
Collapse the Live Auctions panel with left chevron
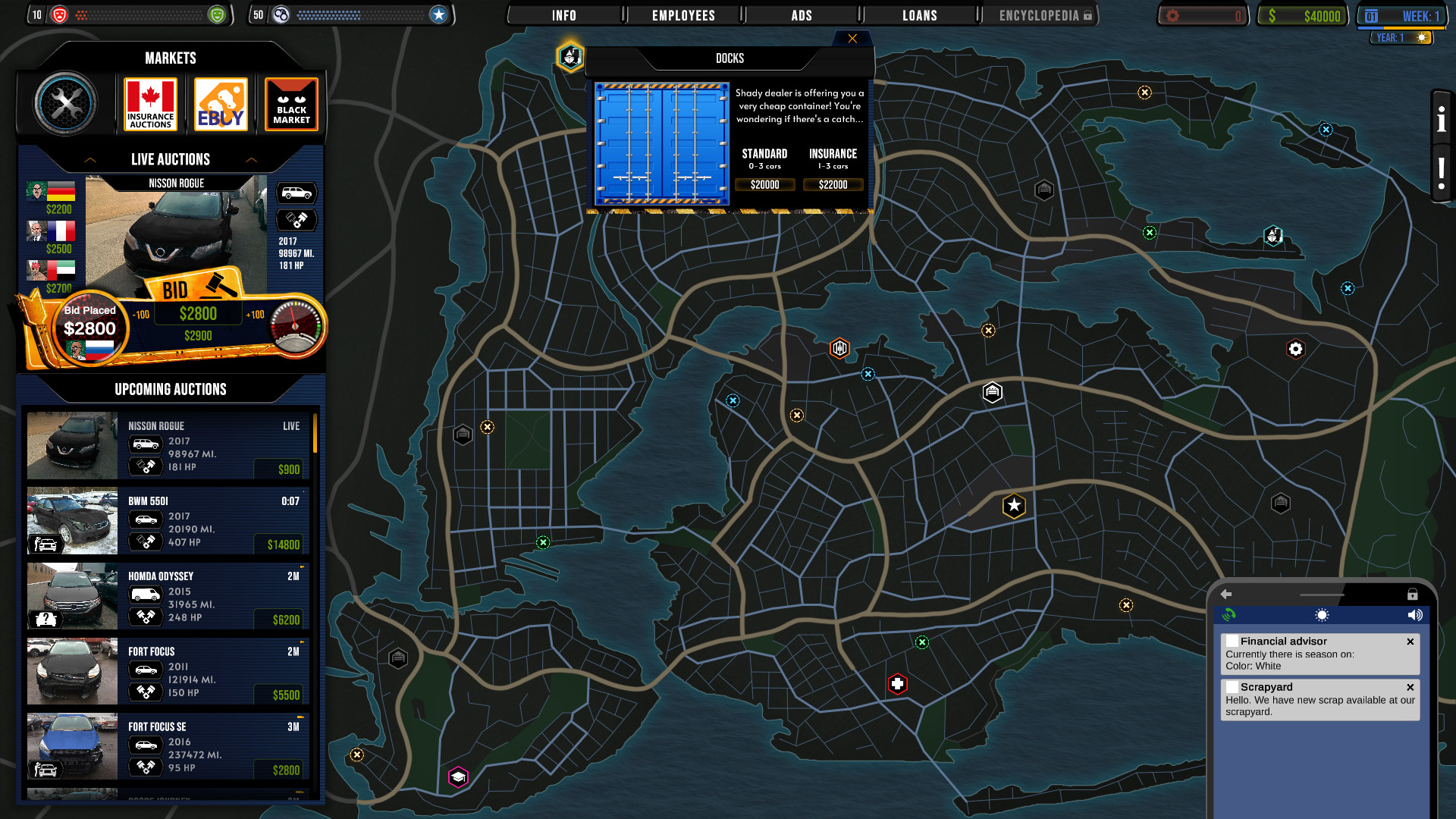click(91, 160)
